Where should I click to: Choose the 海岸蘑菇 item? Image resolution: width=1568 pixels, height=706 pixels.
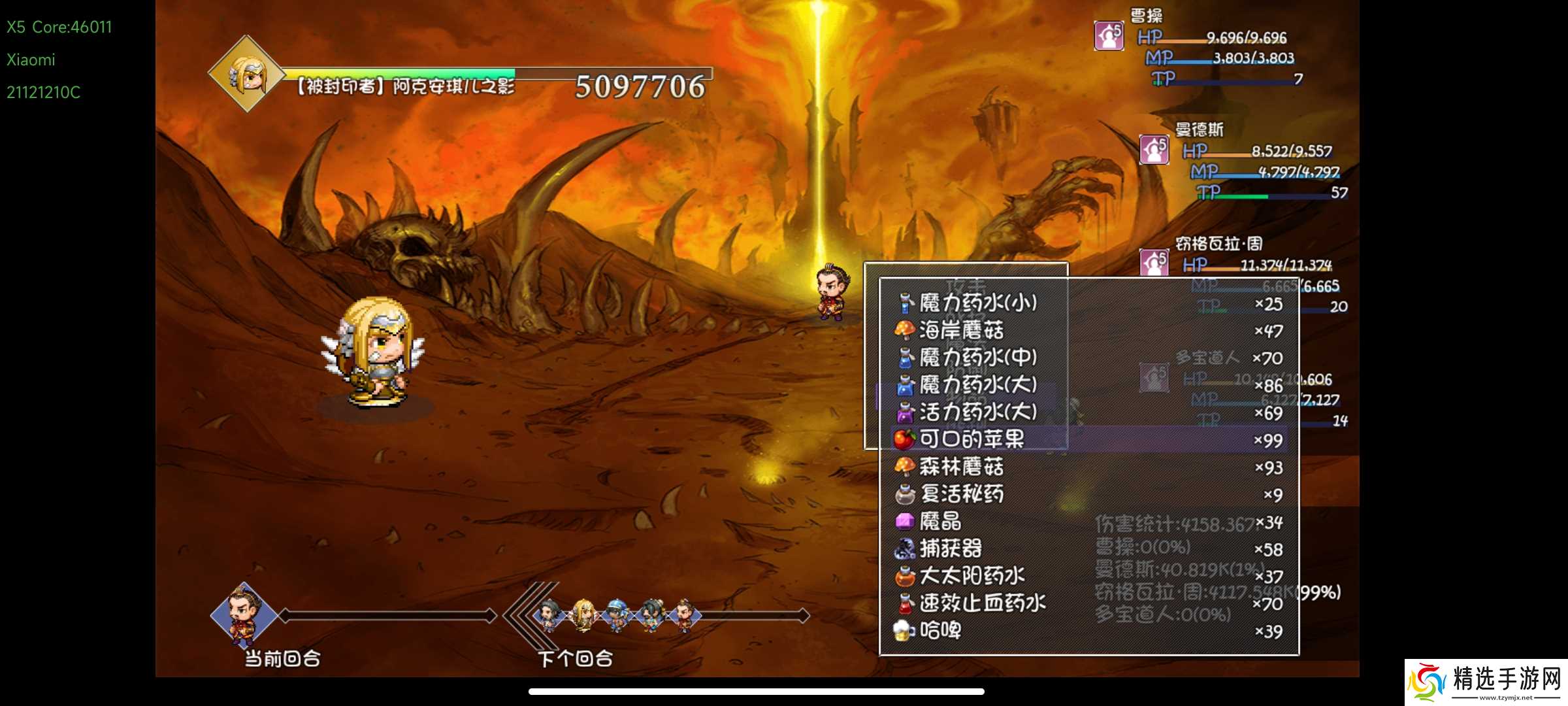pyautogui.click(x=961, y=331)
